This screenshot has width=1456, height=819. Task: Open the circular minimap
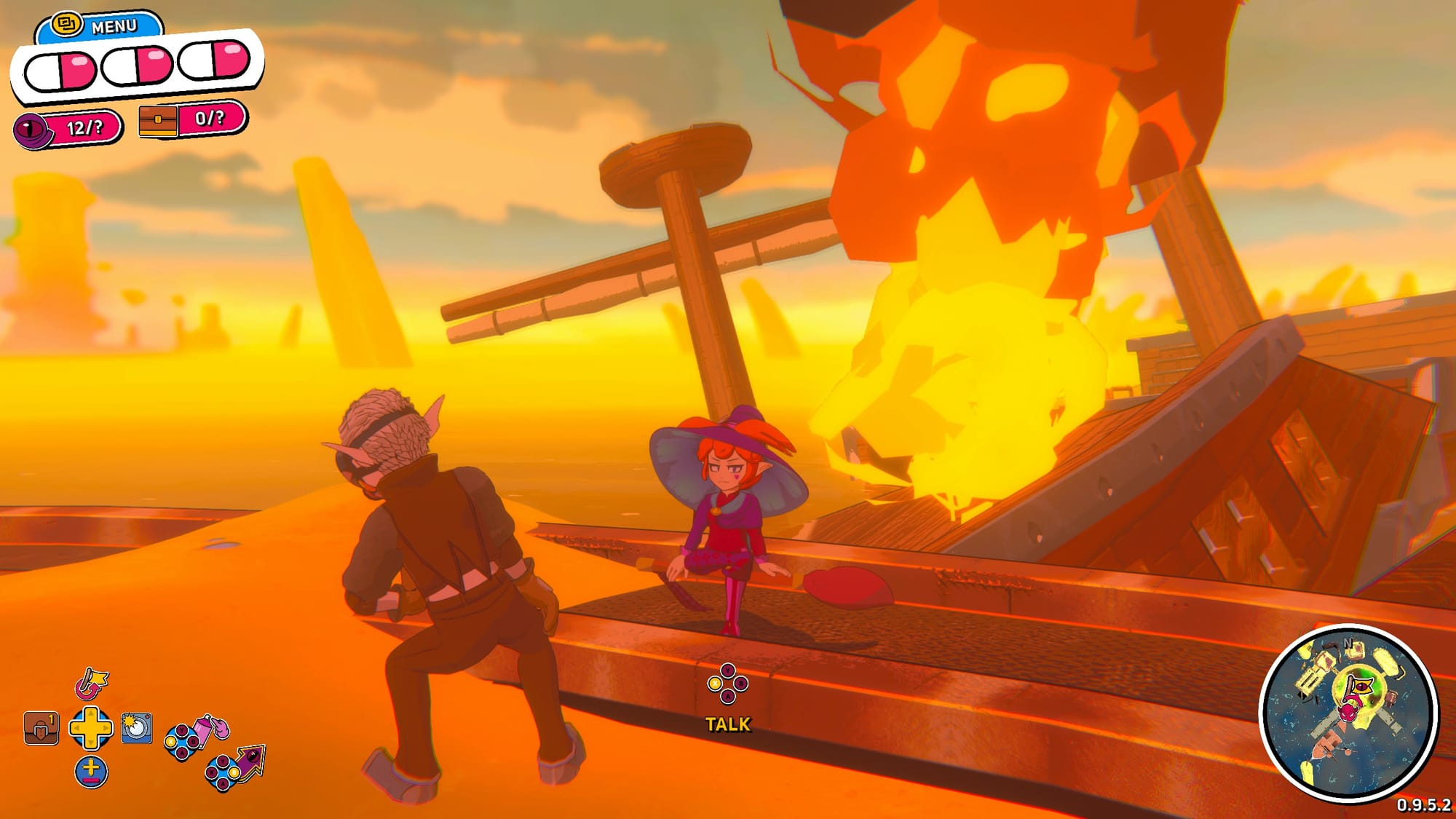coord(1348,713)
